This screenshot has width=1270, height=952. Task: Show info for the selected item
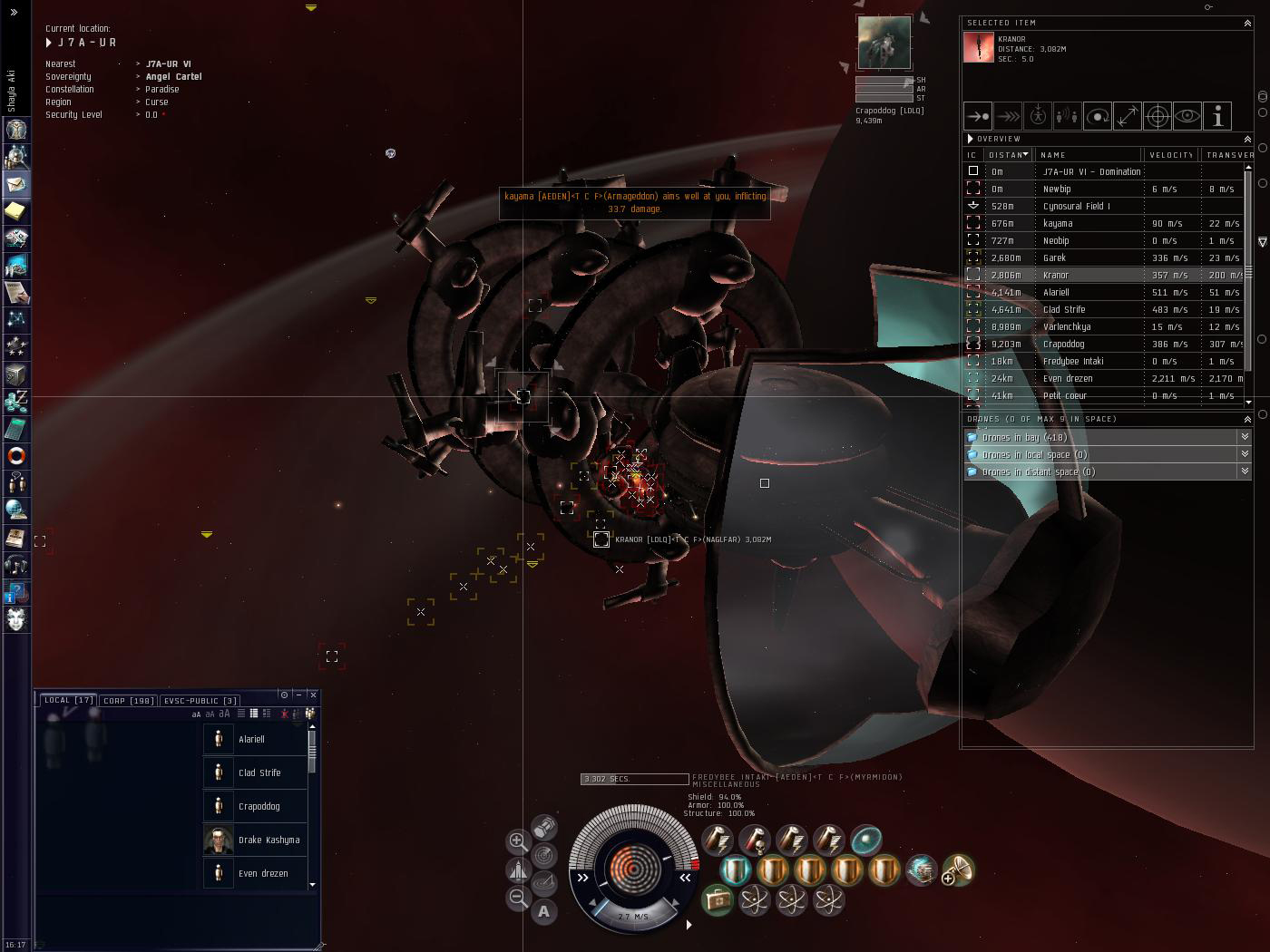(1217, 116)
